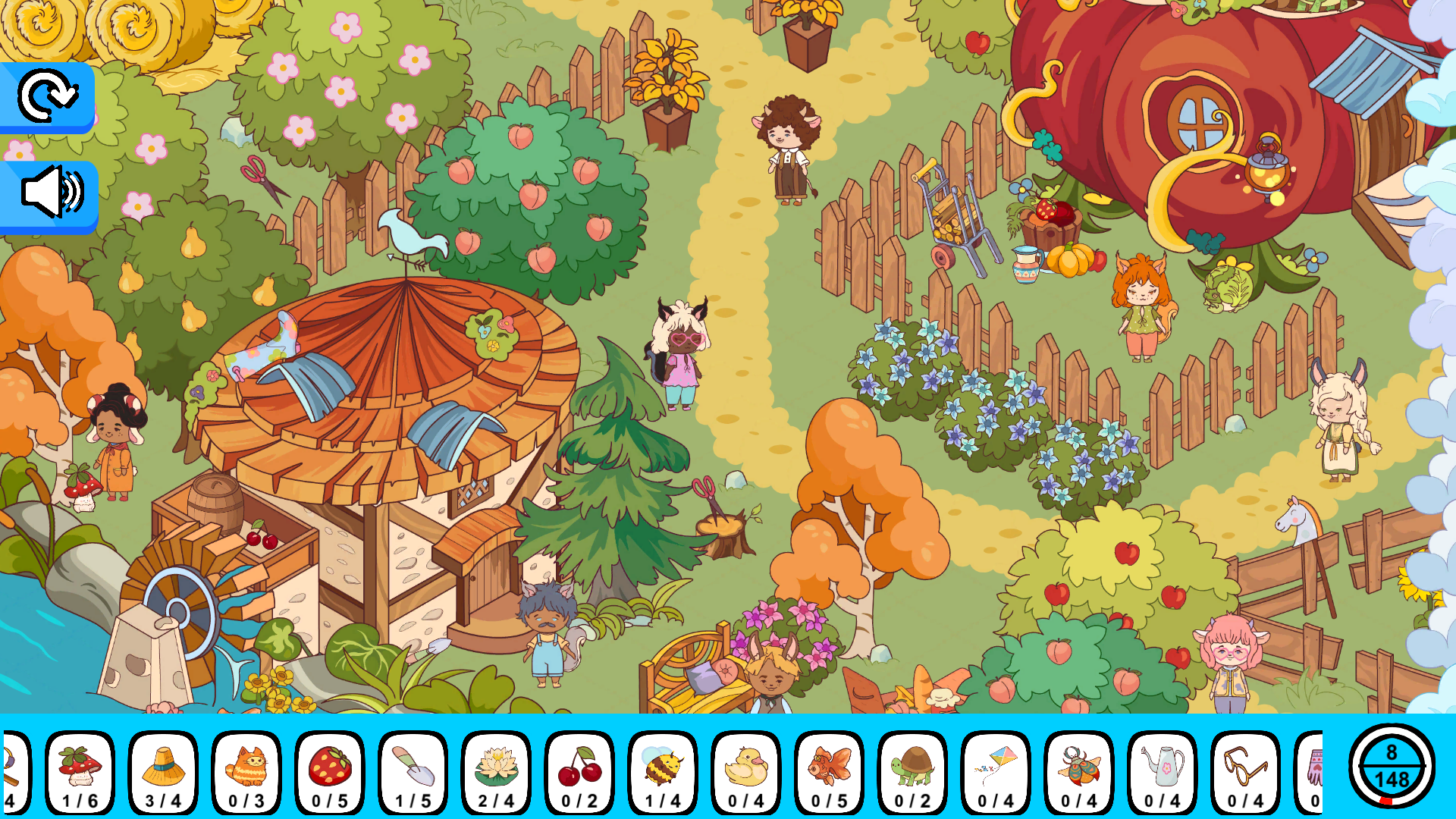Restart the level with the refresh button
This screenshot has width=1456, height=819.
[49, 96]
